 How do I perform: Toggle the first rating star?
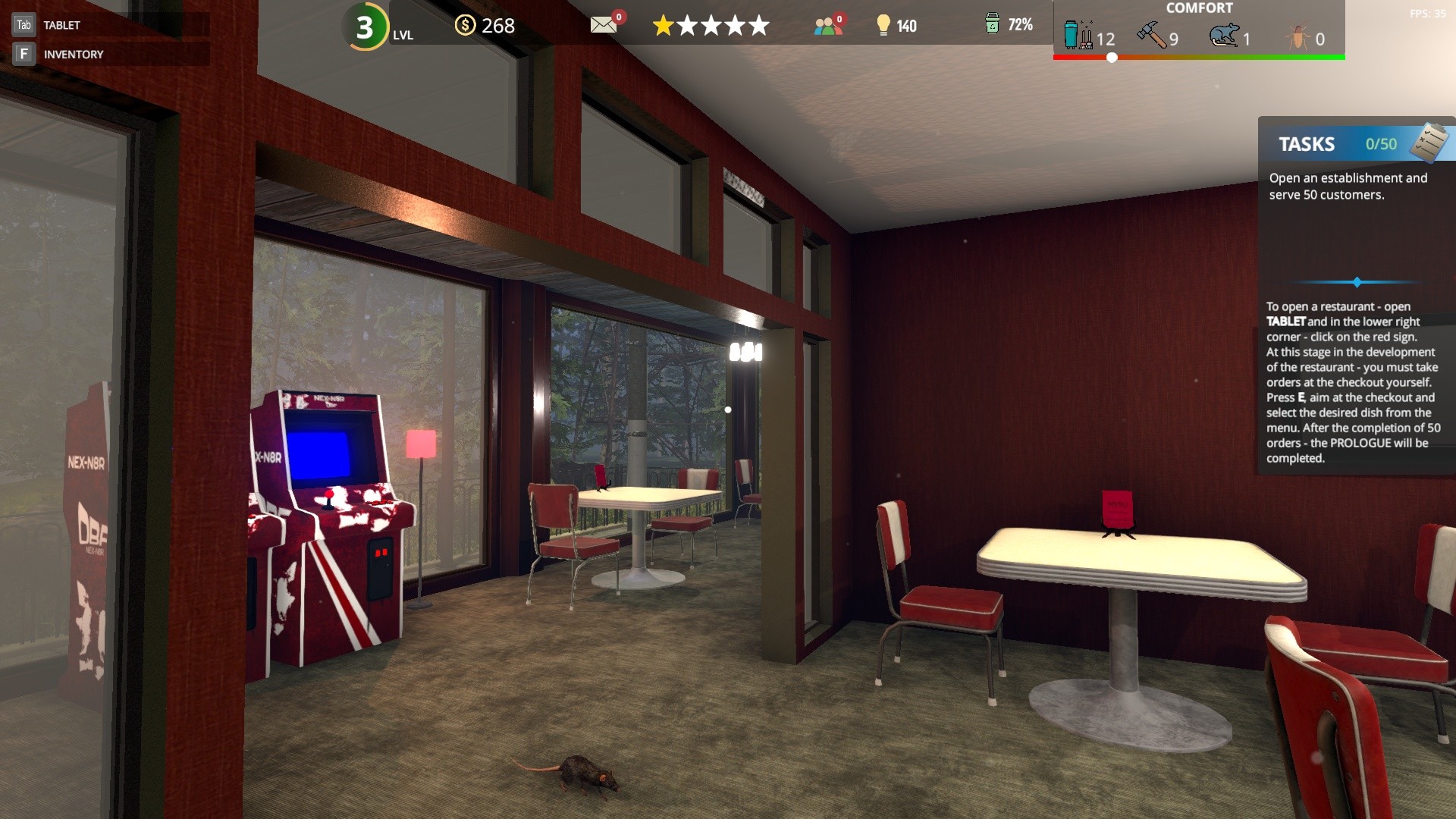pos(664,25)
